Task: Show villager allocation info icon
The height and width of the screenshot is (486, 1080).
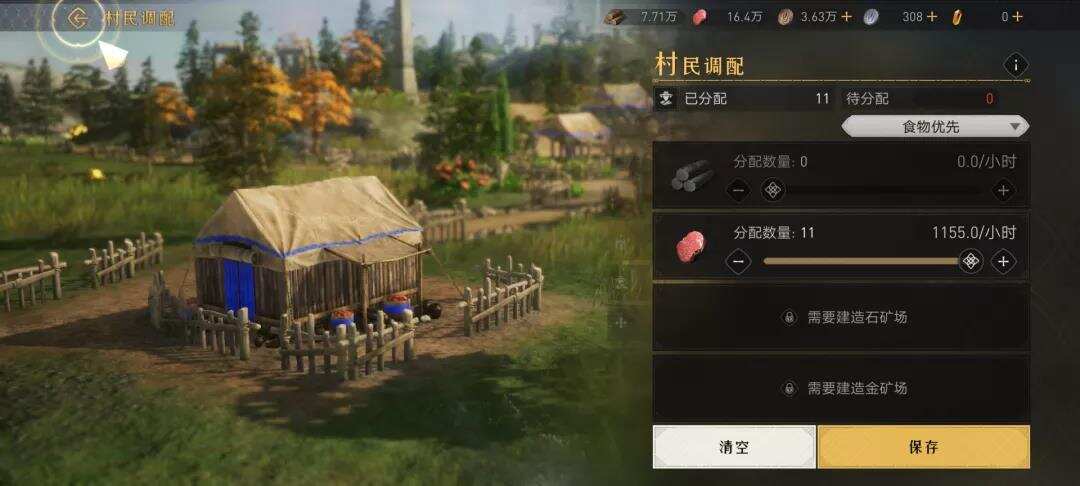Action: pos(1016,66)
